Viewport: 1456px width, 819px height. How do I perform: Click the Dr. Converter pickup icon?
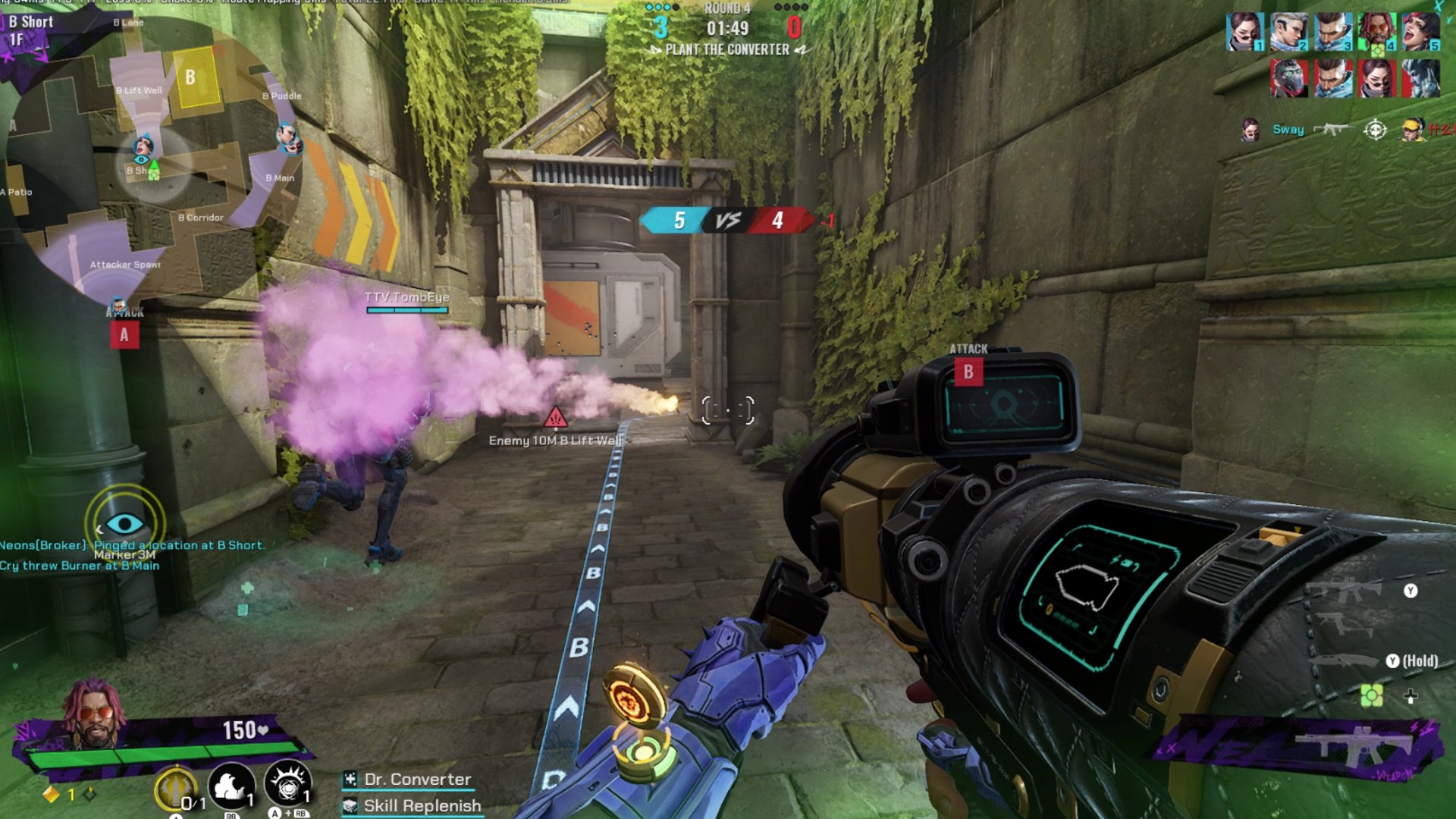(x=351, y=779)
